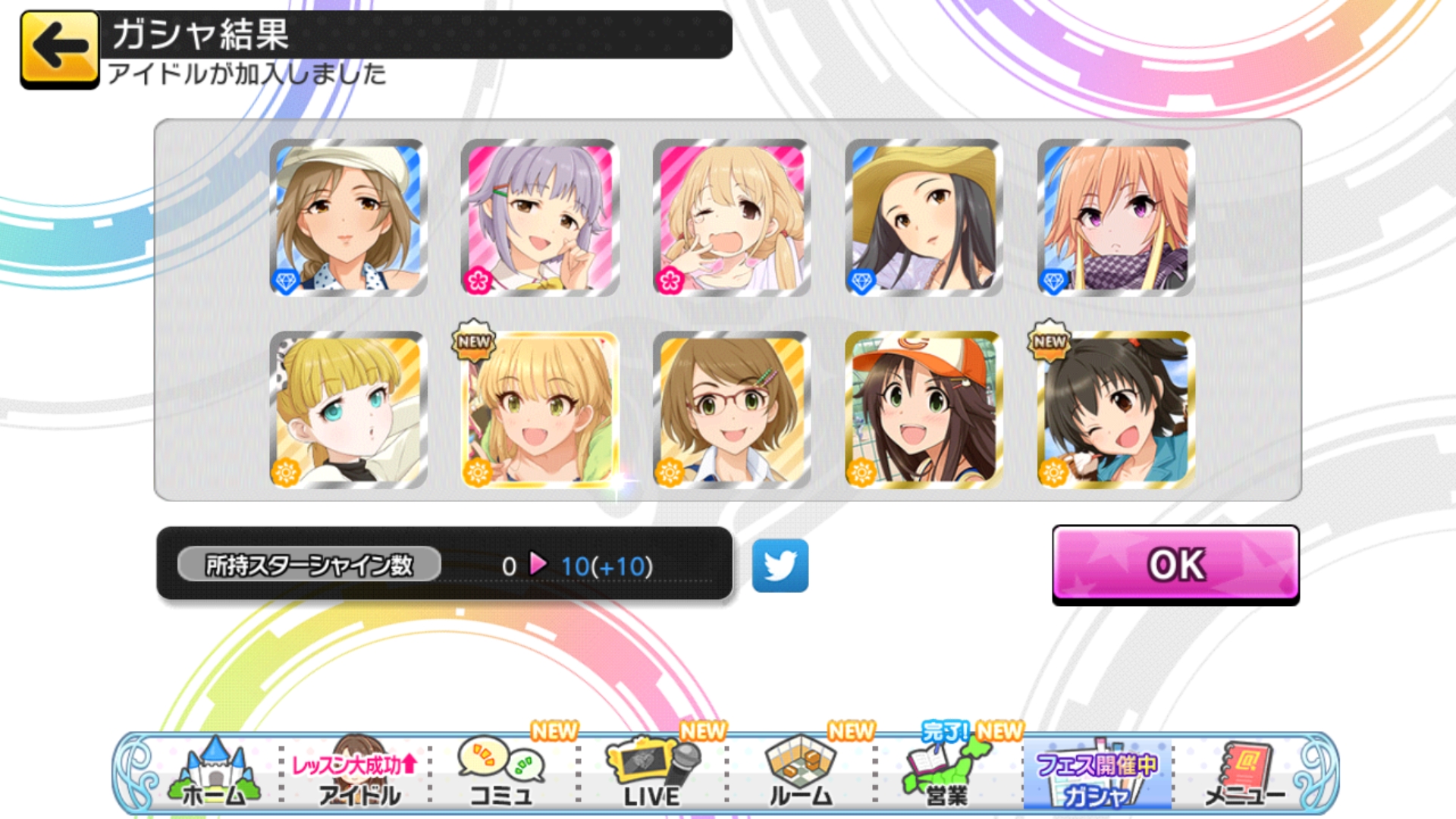View the idol card with straw hat
The image size is (1456, 819).
pyautogui.click(x=924, y=218)
